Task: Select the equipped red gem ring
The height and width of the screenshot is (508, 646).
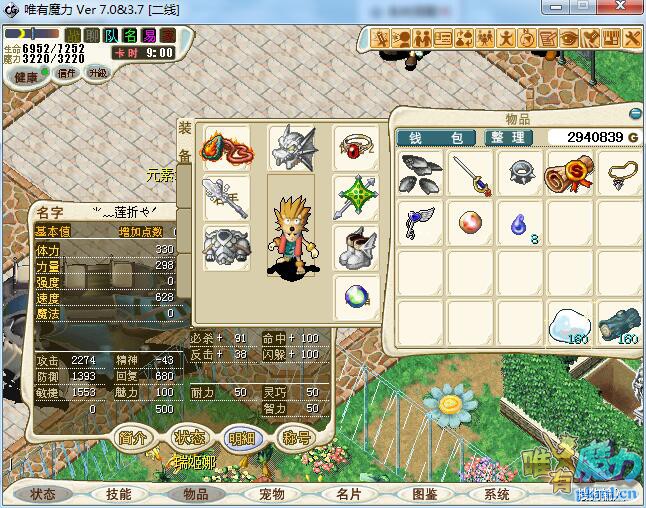Action: coord(356,148)
